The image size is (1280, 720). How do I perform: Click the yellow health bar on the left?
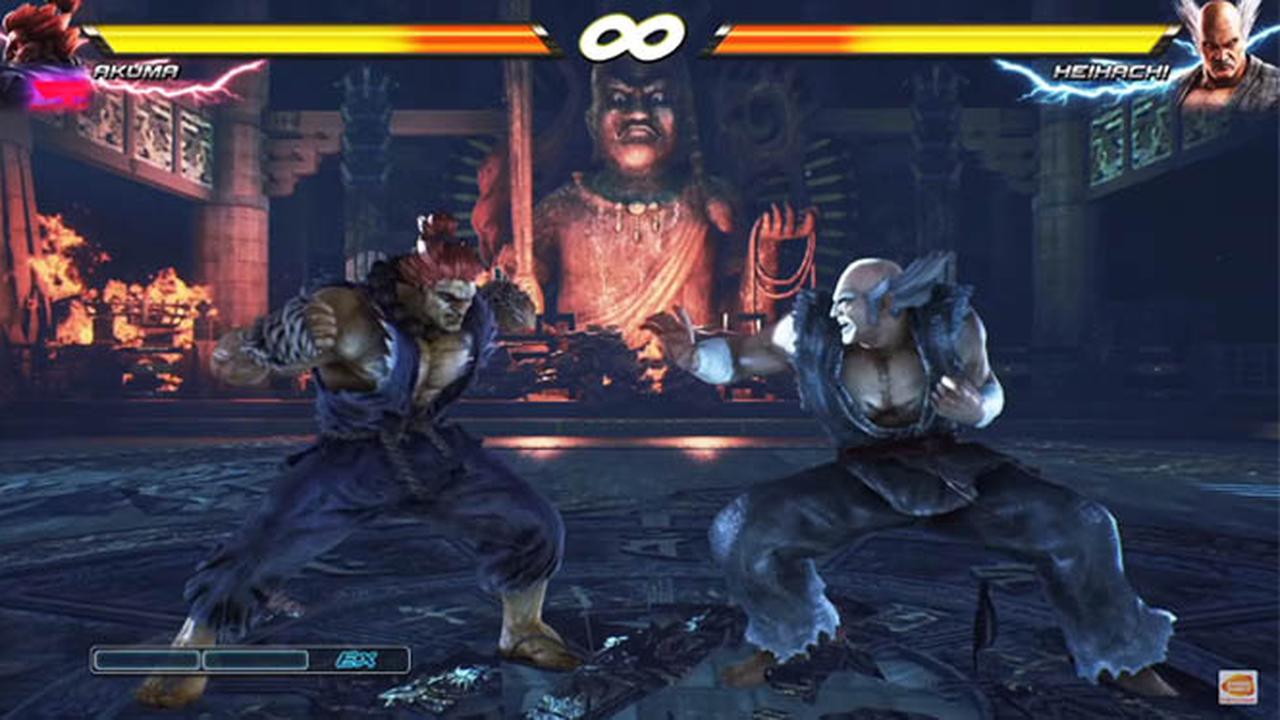pos(300,40)
